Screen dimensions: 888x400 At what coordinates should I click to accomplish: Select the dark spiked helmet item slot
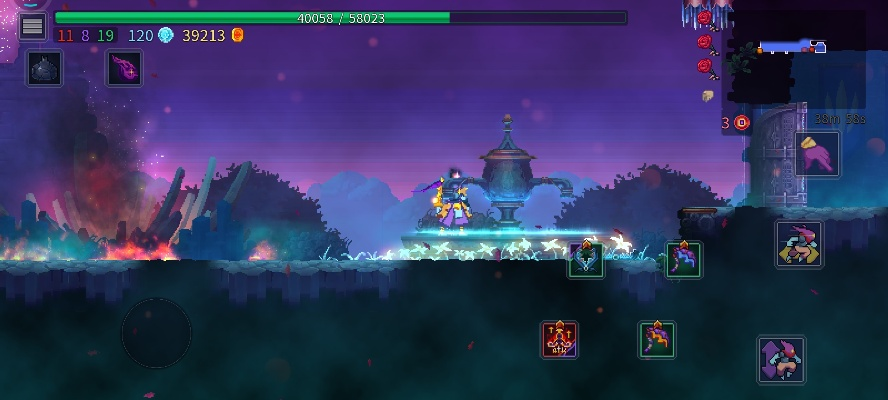pyautogui.click(x=45, y=68)
